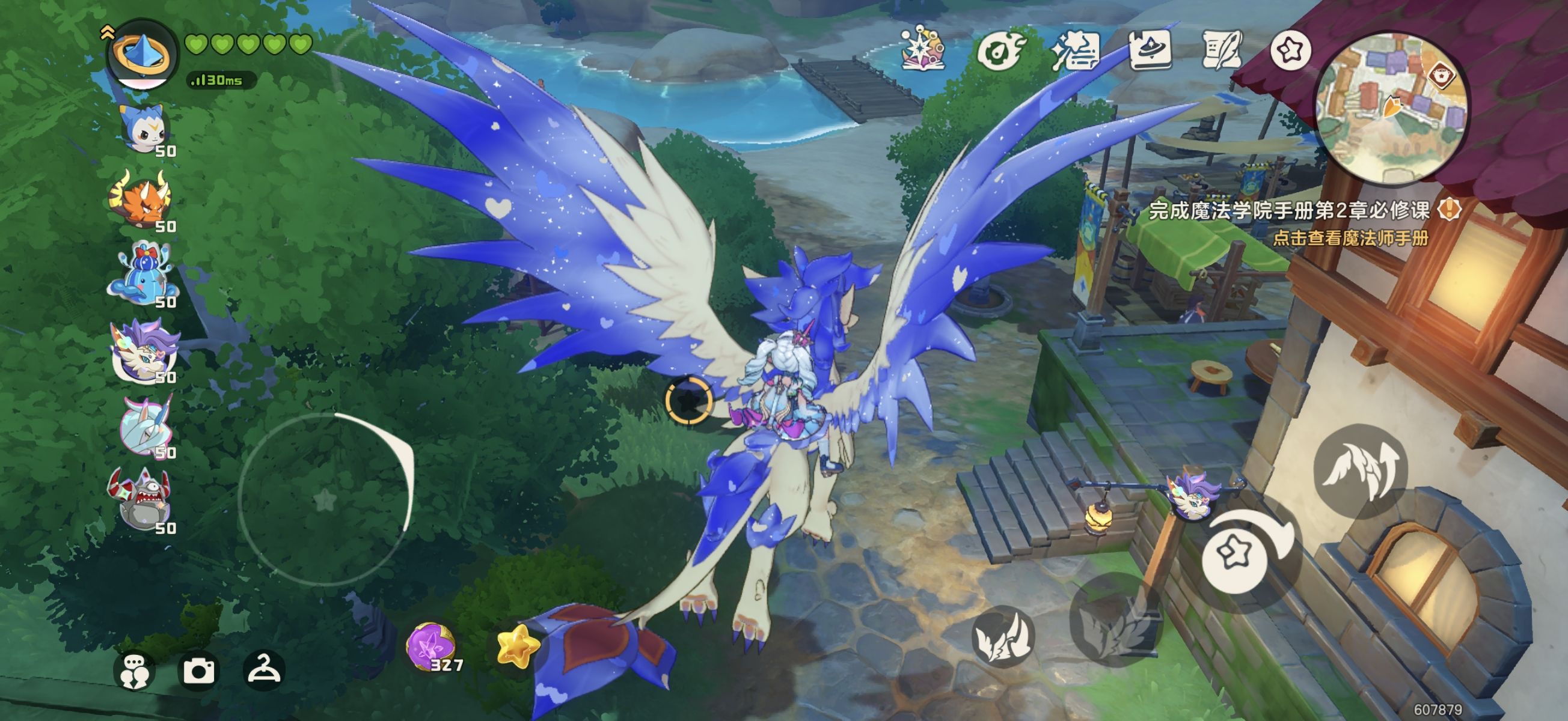Open the scroll and quill menu
1568x721 pixels.
1222,50
